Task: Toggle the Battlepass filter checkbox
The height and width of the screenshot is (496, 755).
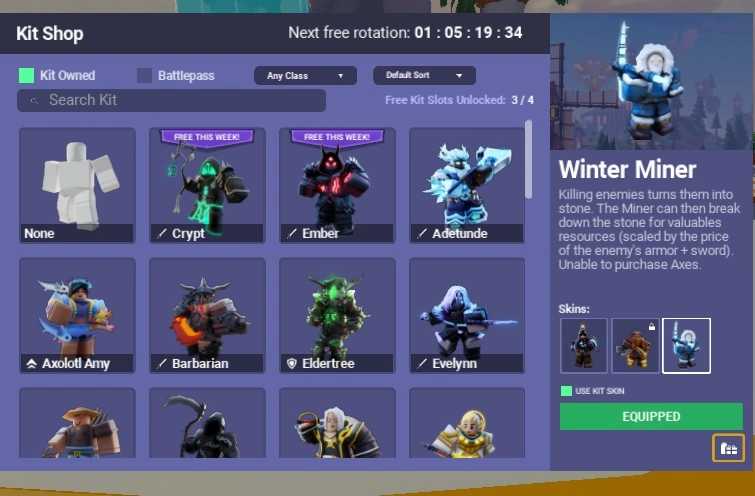Action: coord(145,75)
